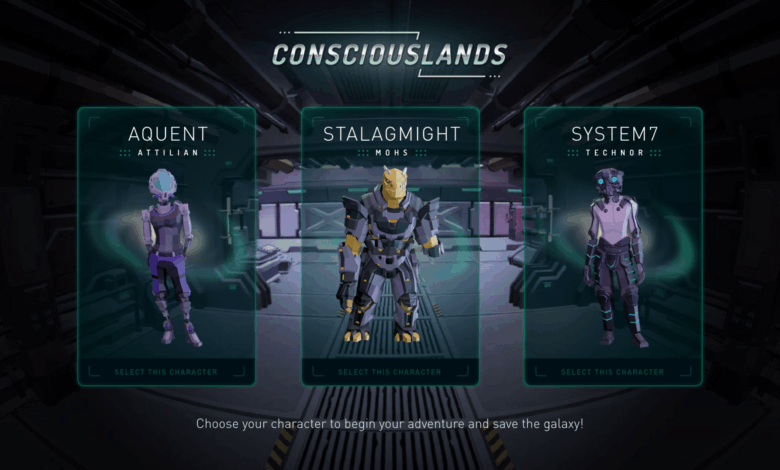Click the Aquent Attilian character card
The image size is (780, 470).
pos(166,240)
